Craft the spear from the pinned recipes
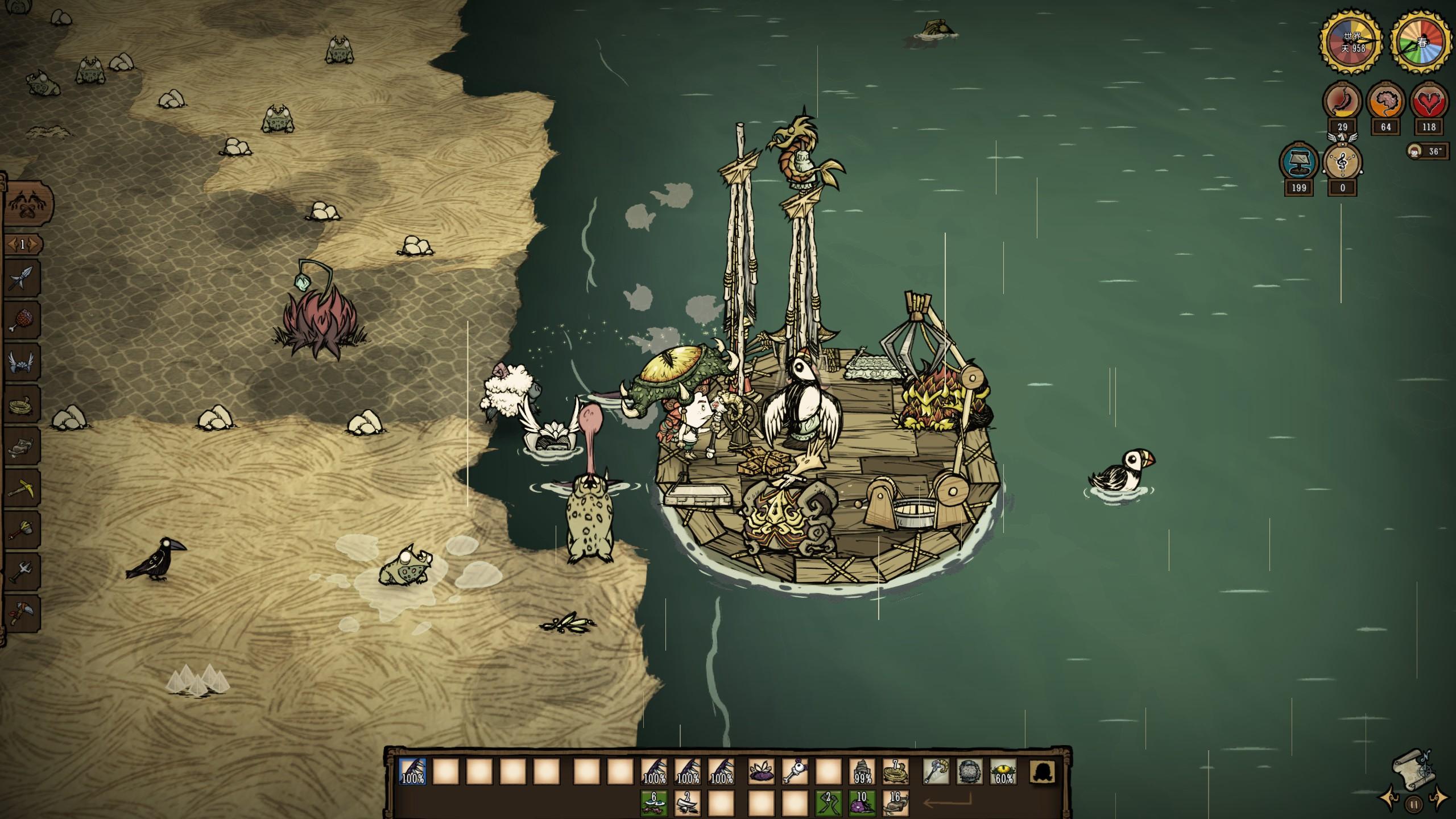The width and height of the screenshot is (1456, 819). click(23, 279)
